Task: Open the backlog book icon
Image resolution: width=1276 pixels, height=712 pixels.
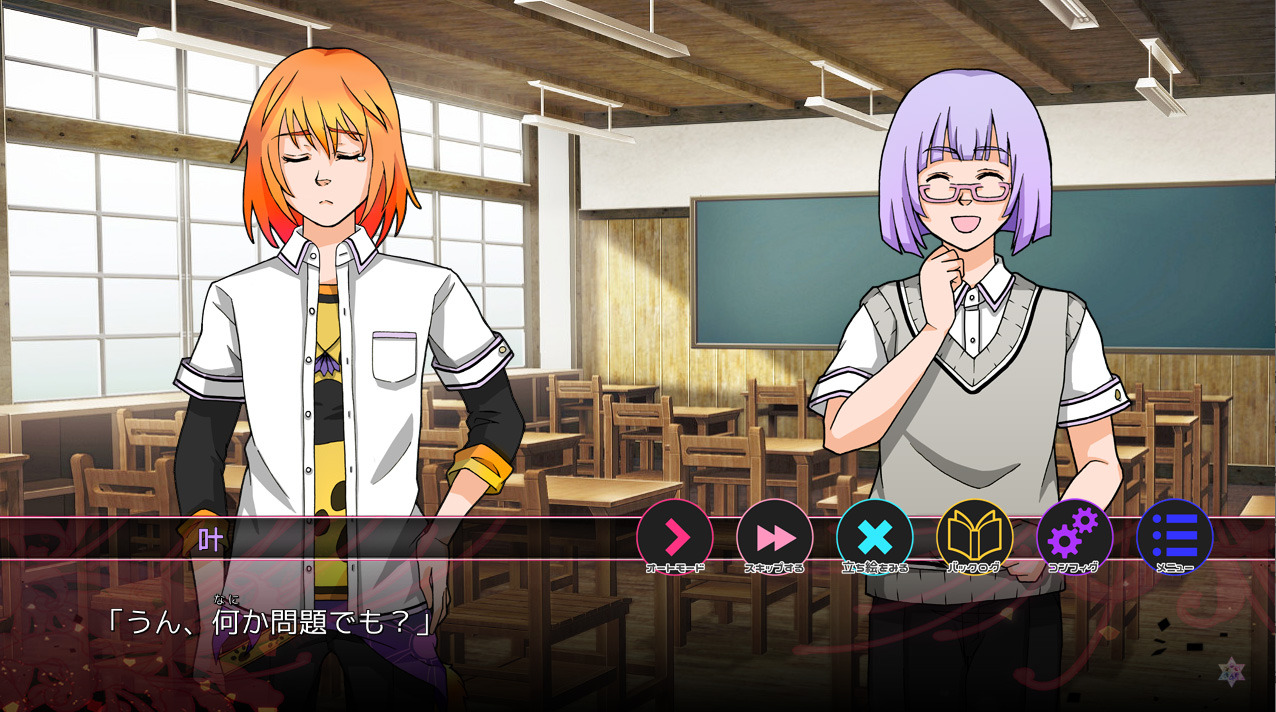Action: tap(975, 538)
